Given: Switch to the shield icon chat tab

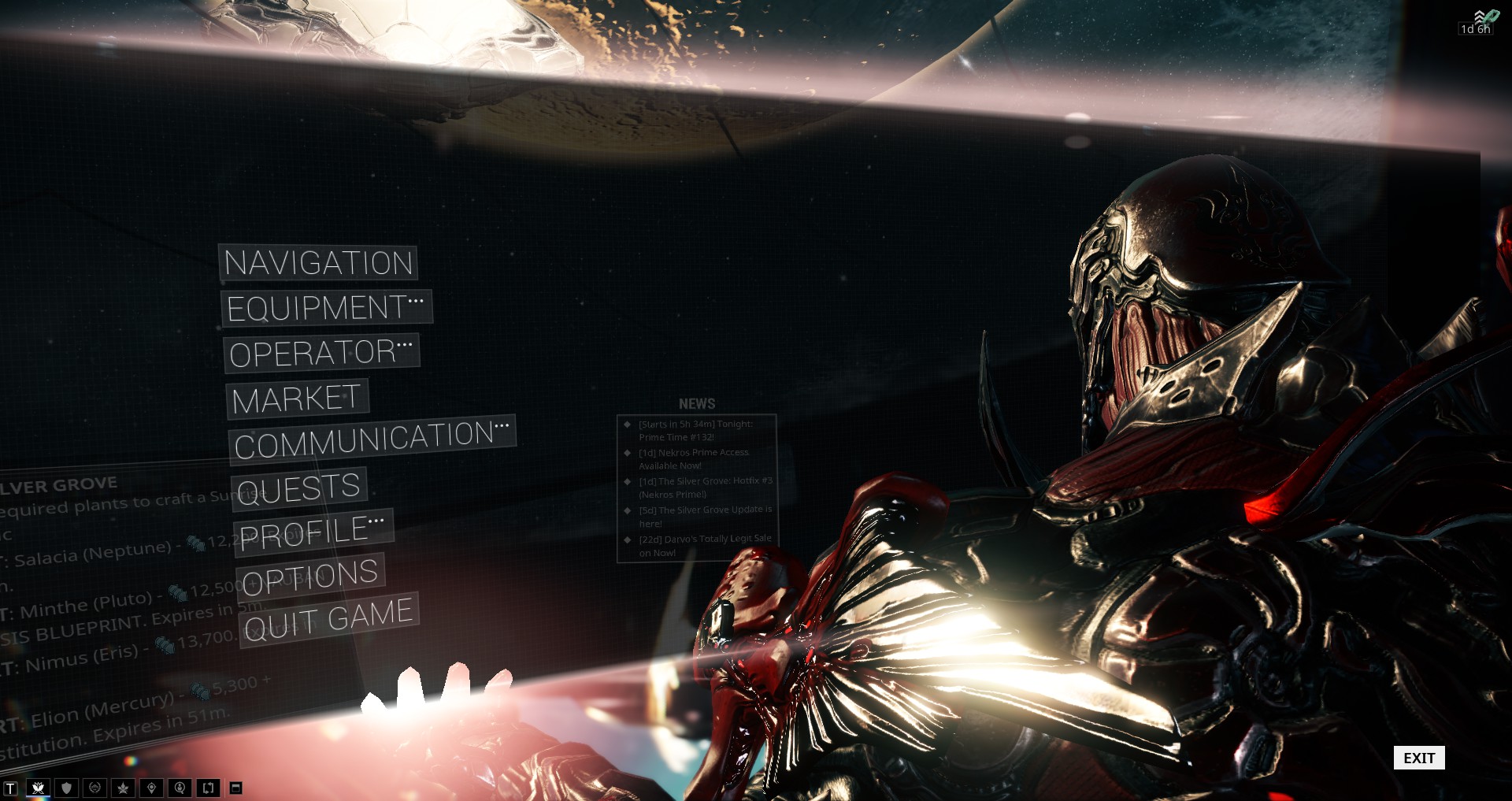Looking at the screenshot, I should 67,788.
